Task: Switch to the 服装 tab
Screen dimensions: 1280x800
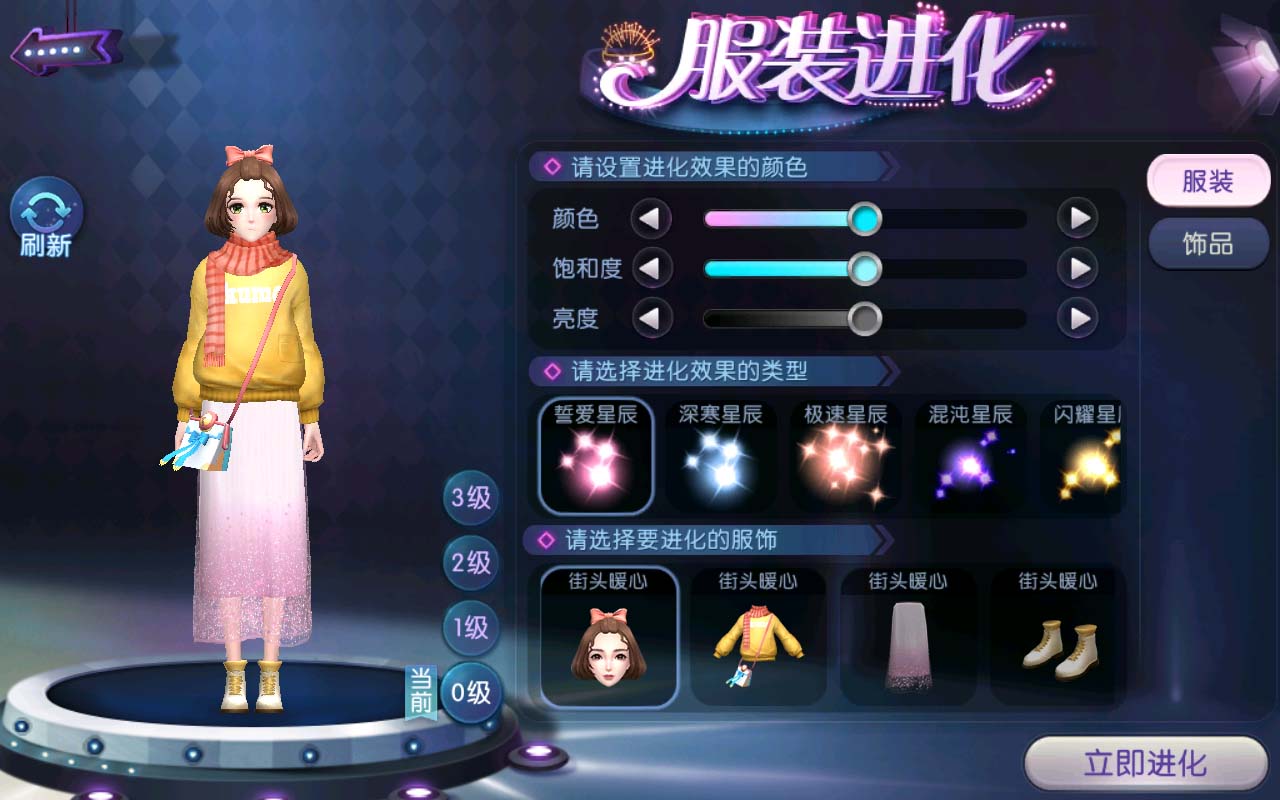Action: (x=1207, y=182)
